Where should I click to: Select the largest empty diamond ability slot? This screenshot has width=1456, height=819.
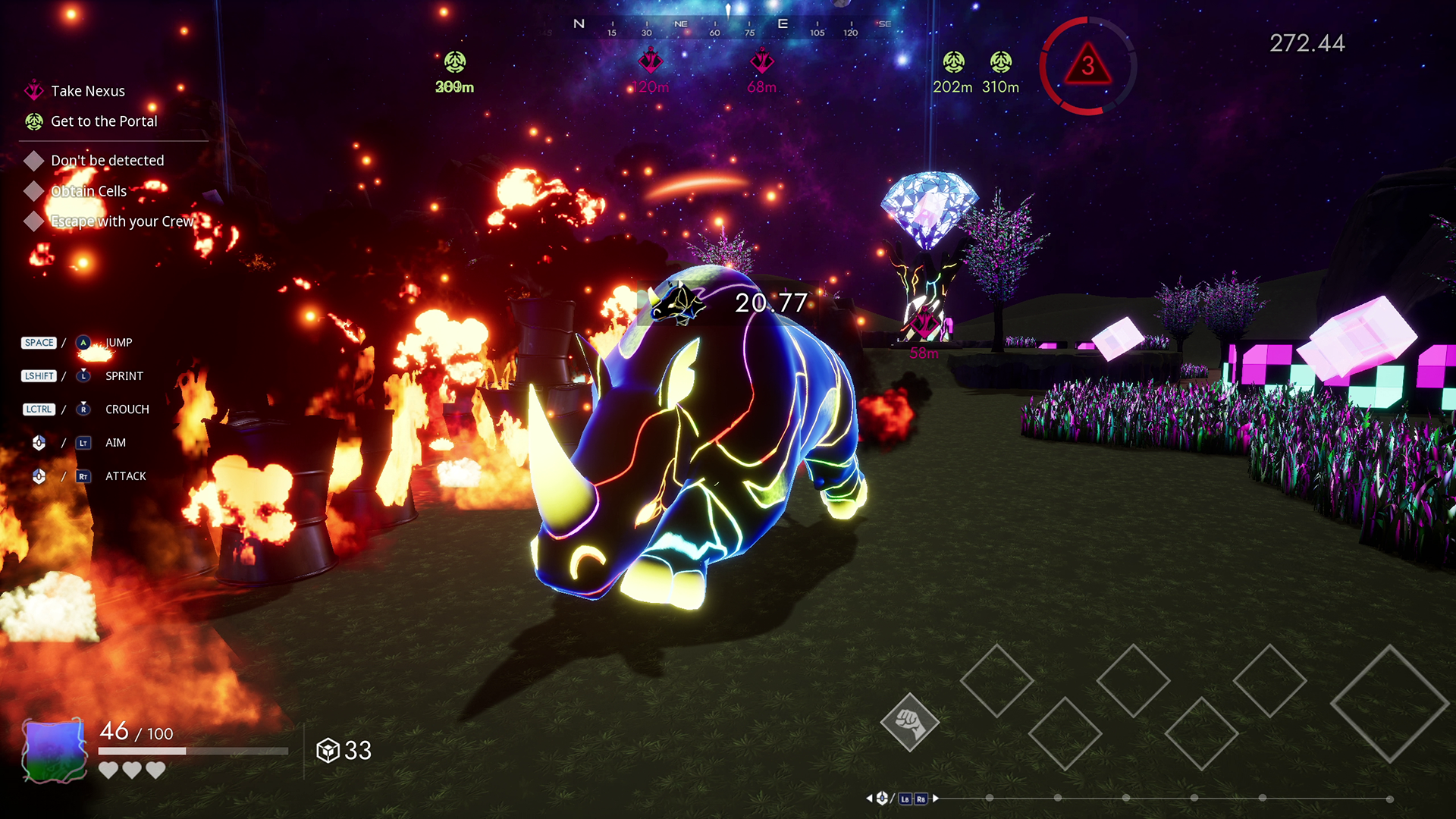coord(1389,704)
